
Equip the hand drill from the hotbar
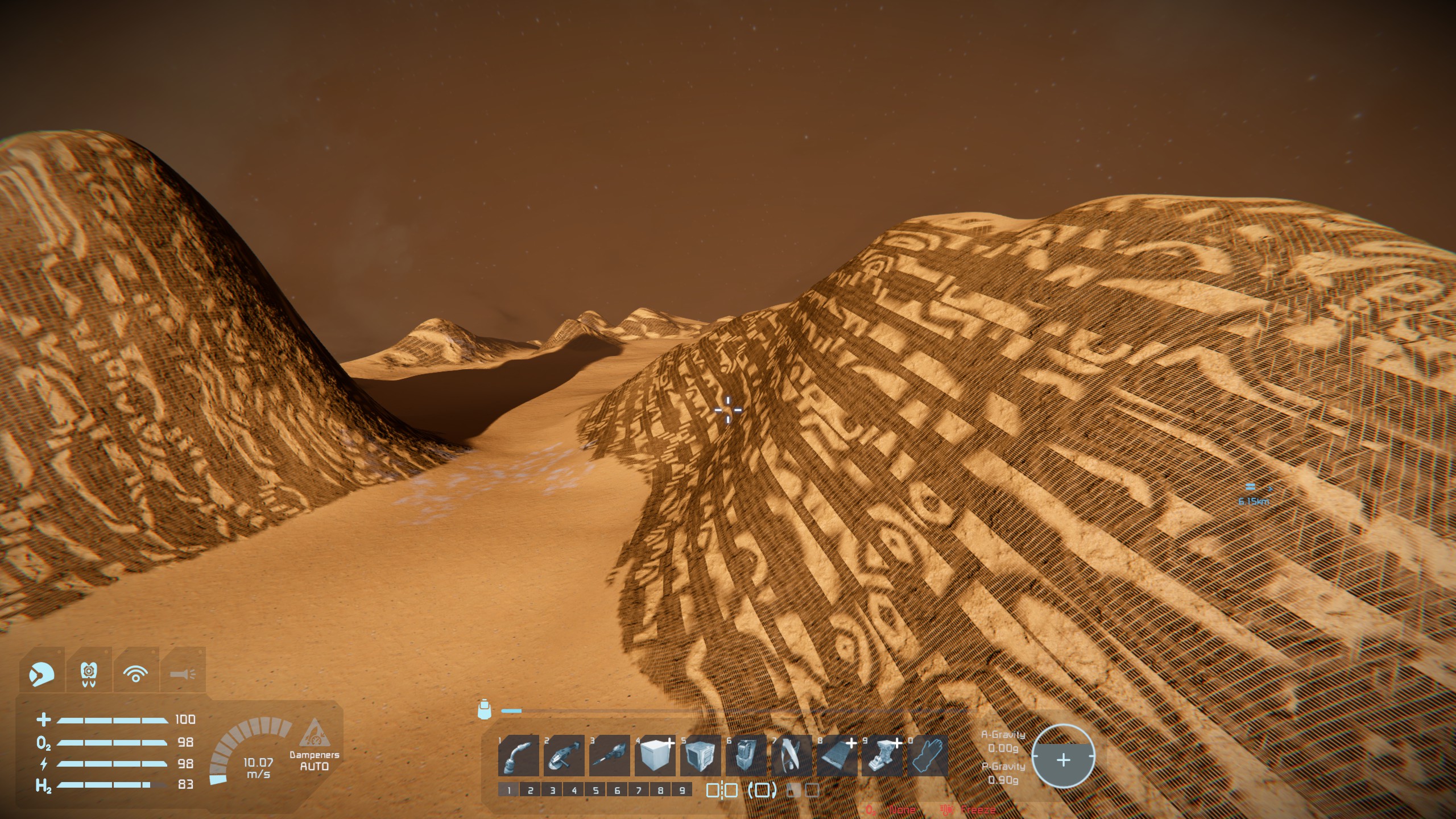[x=609, y=755]
